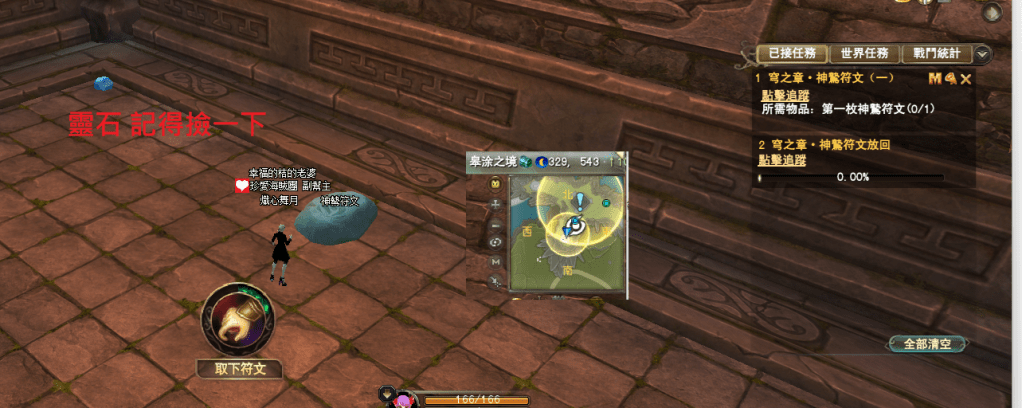Screen dimensions: 1022x408
Task: Zoom out the minimap with minus button
Action: click(x=495, y=223)
